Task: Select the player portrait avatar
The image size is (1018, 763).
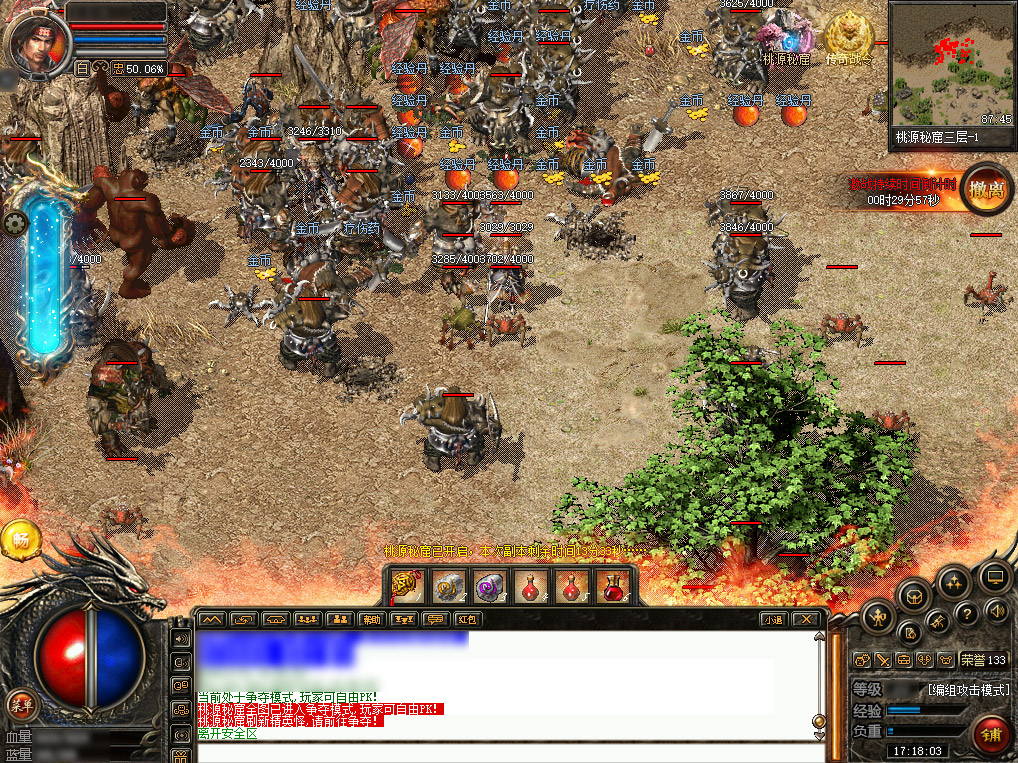Action: [37, 39]
